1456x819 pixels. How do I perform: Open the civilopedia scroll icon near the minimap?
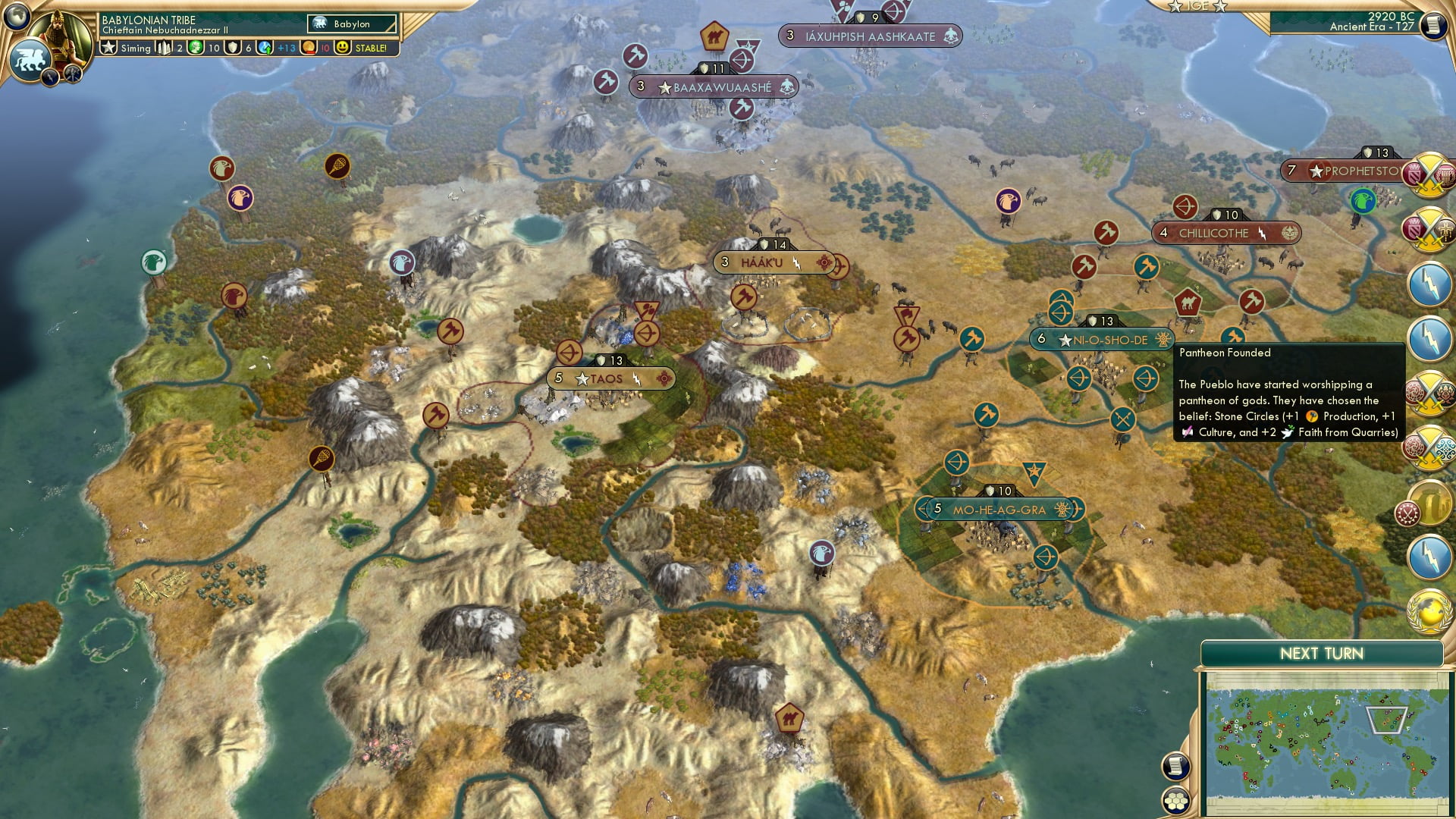pyautogui.click(x=1177, y=764)
